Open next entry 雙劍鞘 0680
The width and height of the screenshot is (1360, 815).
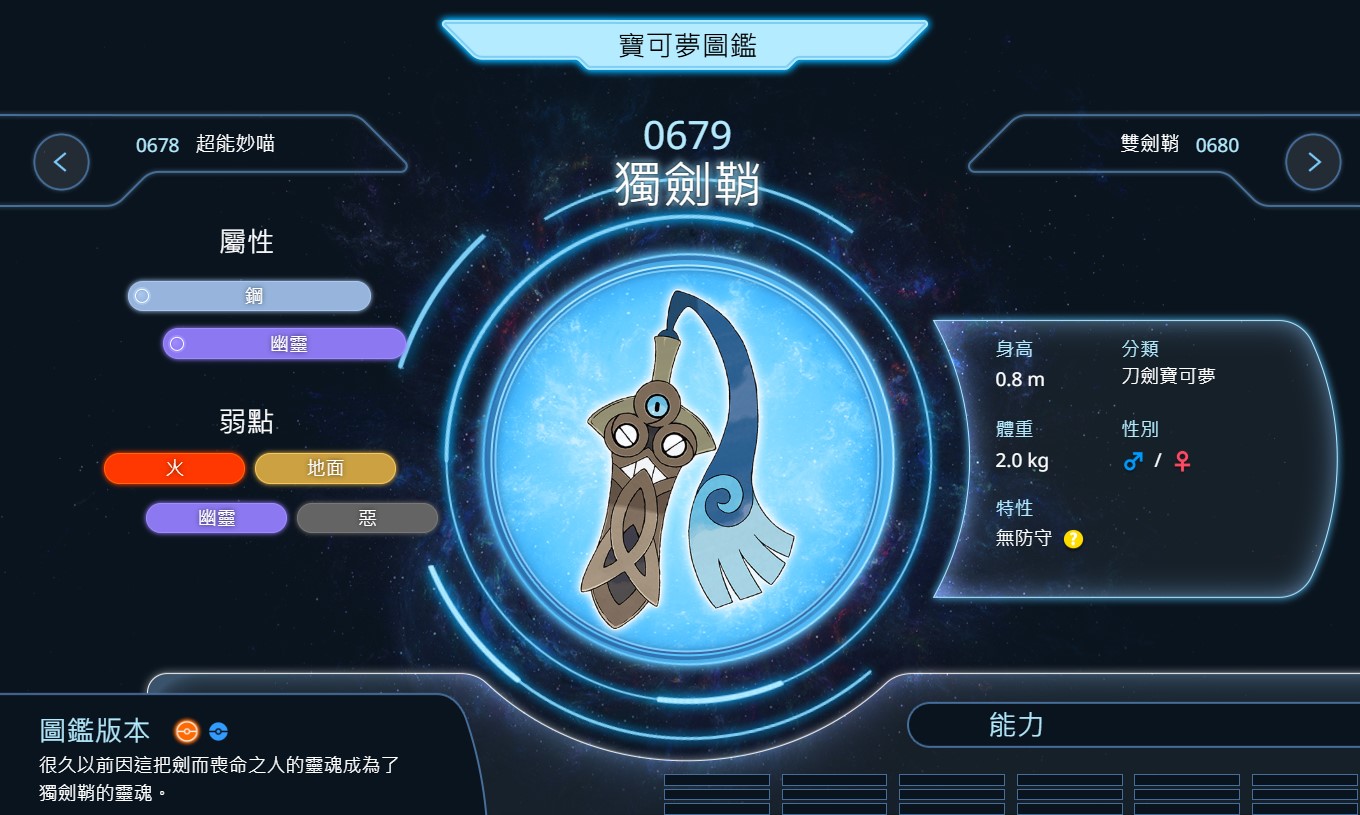pos(1179,145)
